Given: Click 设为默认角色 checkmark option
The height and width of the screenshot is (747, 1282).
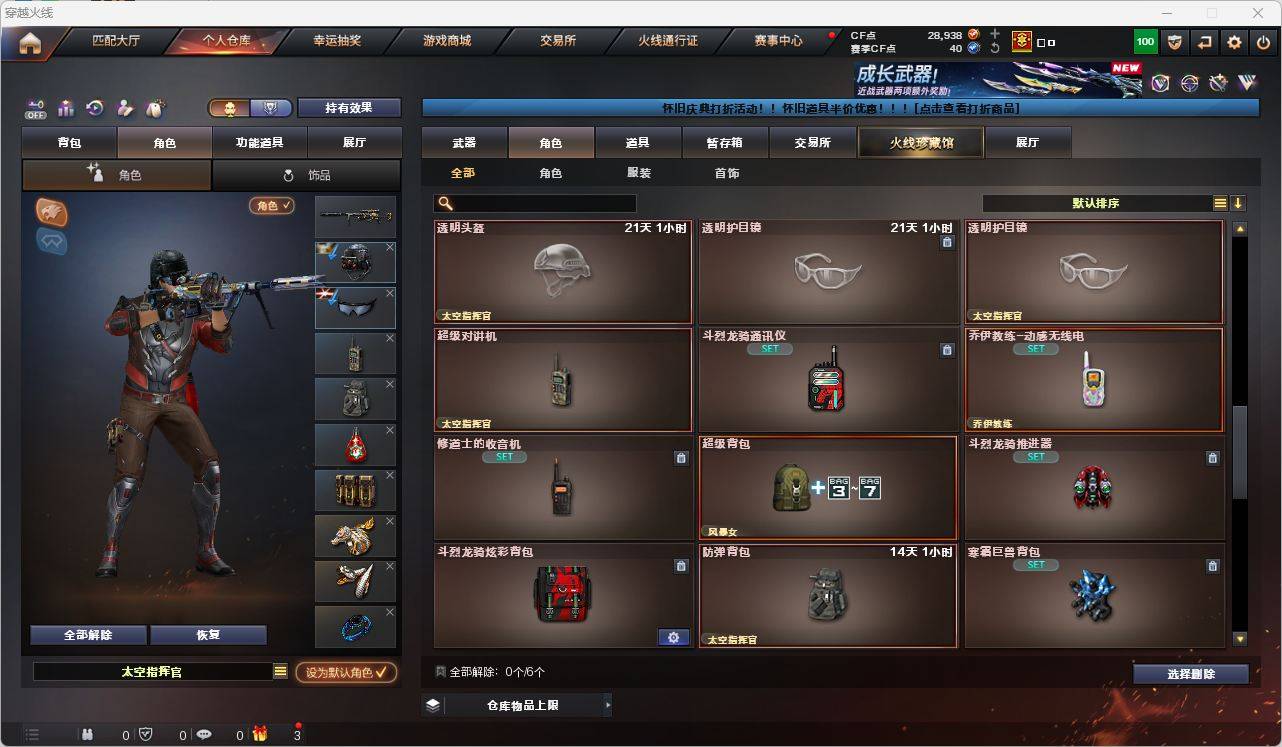Looking at the screenshot, I should click(347, 672).
